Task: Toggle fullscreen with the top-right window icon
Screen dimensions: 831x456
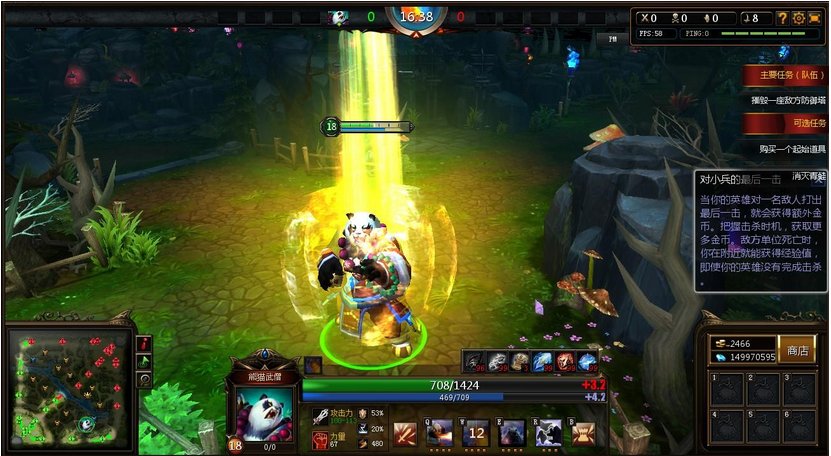Action: (814, 18)
